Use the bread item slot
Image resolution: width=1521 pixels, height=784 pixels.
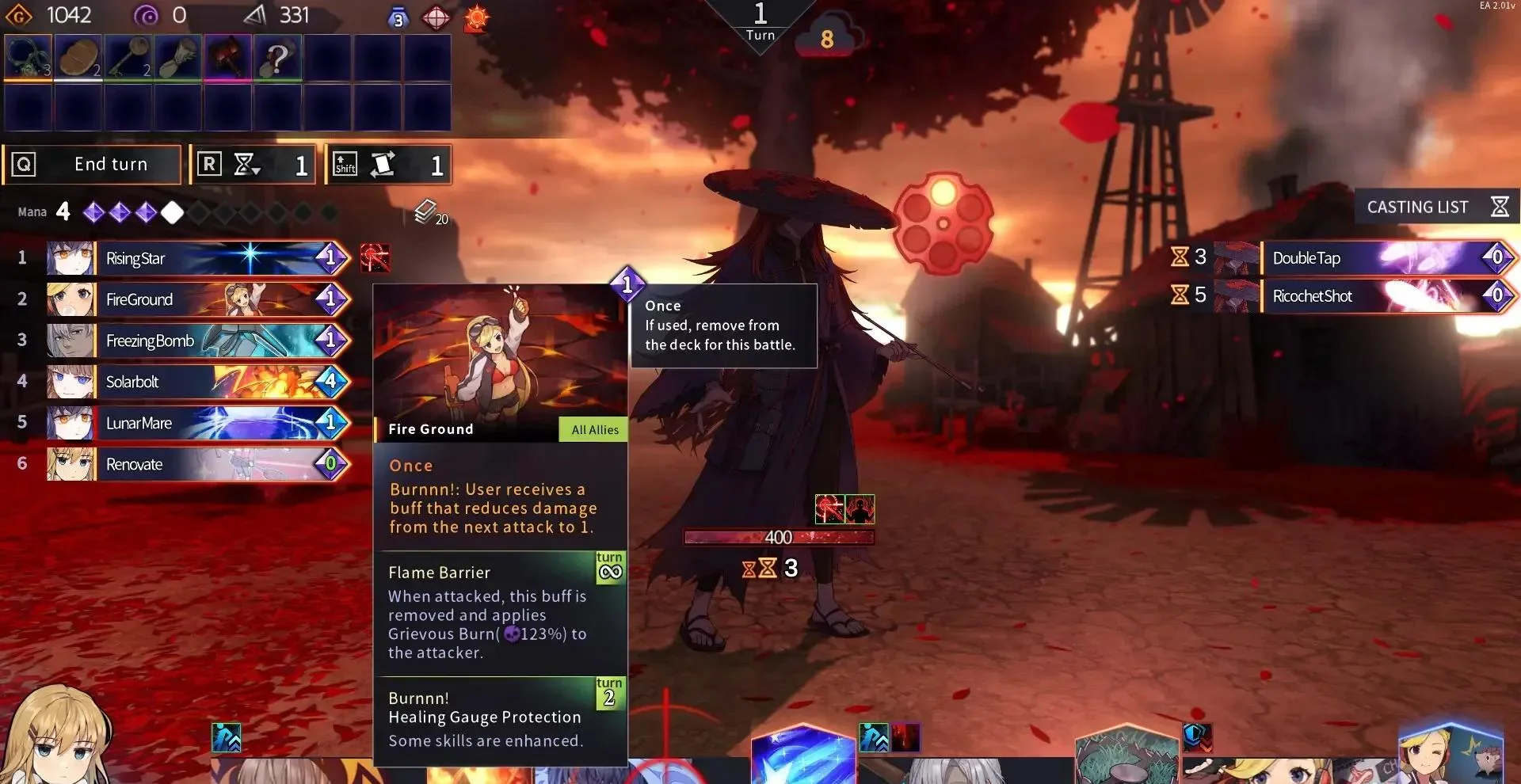tap(78, 57)
